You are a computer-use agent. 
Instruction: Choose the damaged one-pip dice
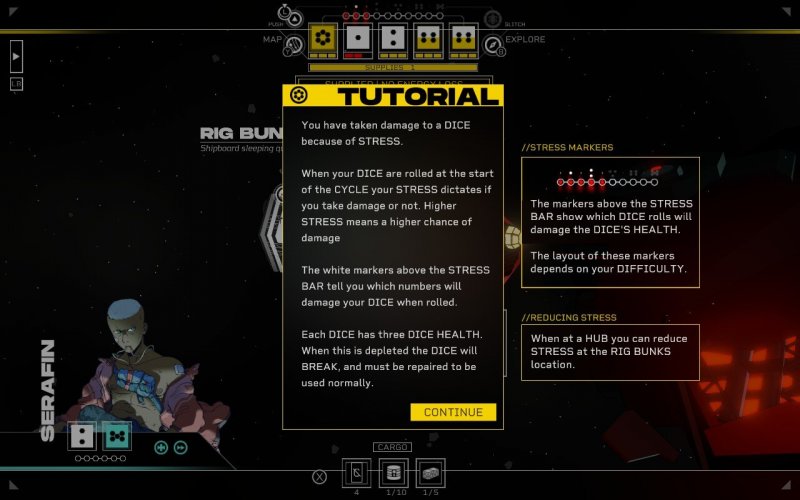pyautogui.click(x=358, y=39)
